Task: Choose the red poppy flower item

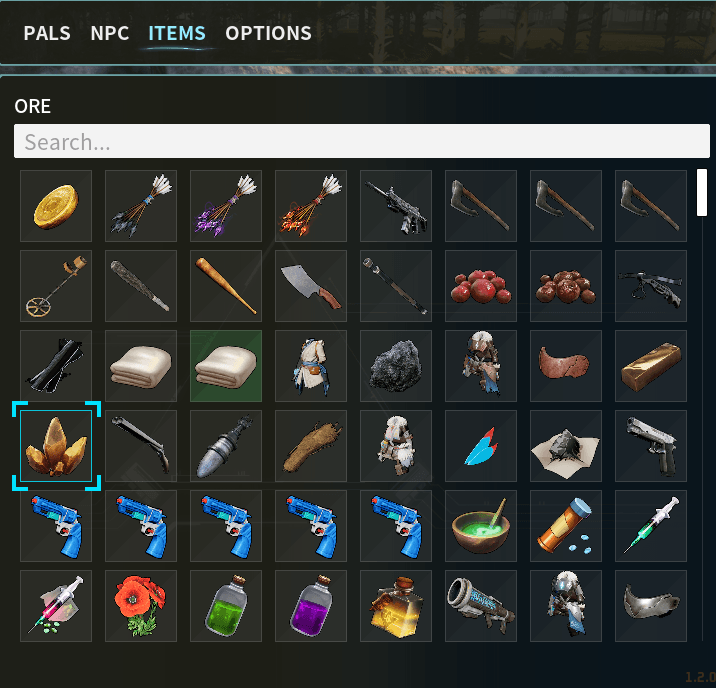Action: tap(141, 606)
